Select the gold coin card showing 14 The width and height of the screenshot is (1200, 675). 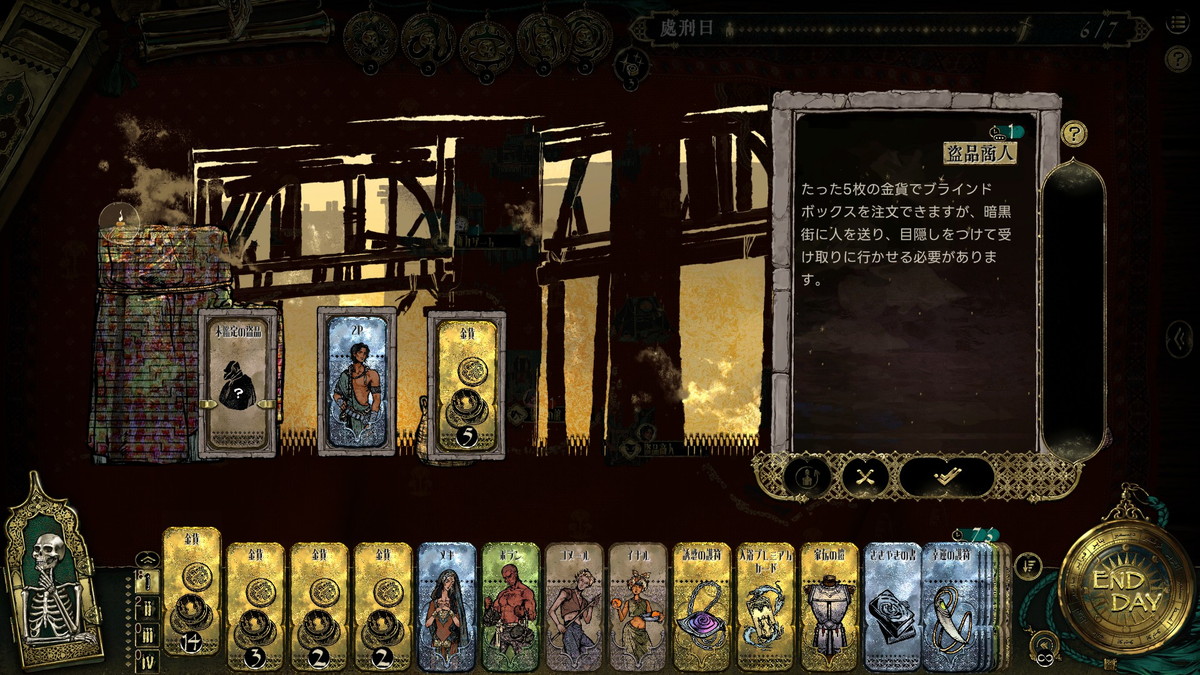[191, 597]
